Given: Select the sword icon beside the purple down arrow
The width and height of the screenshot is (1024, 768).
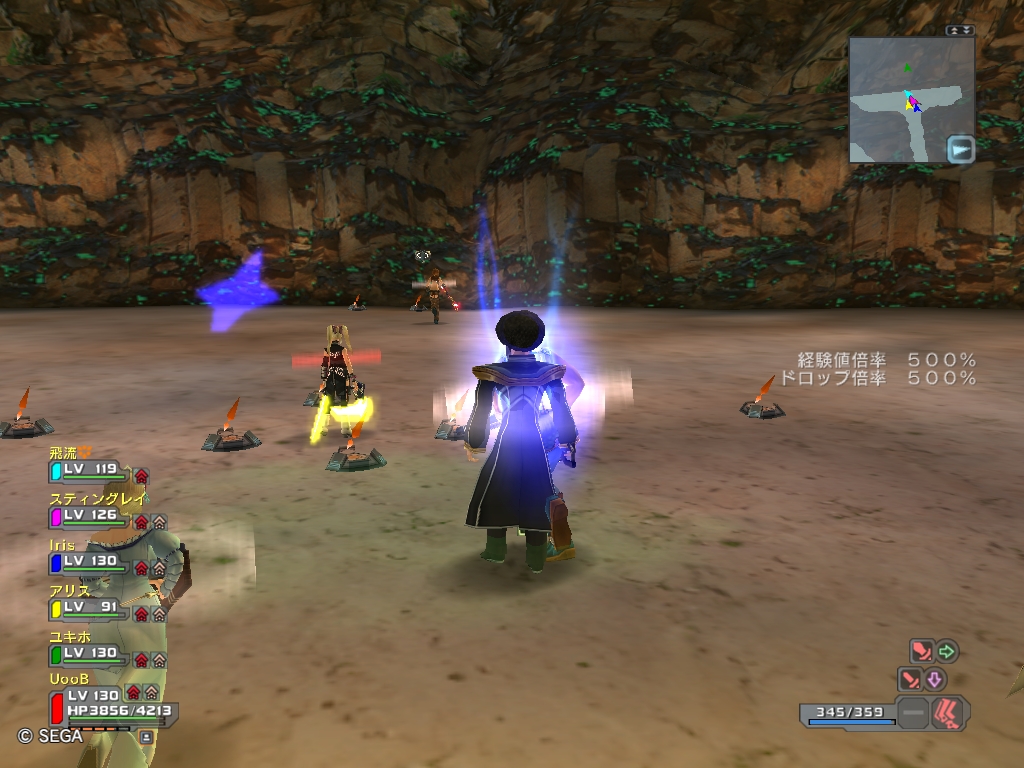Looking at the screenshot, I should tap(911, 680).
